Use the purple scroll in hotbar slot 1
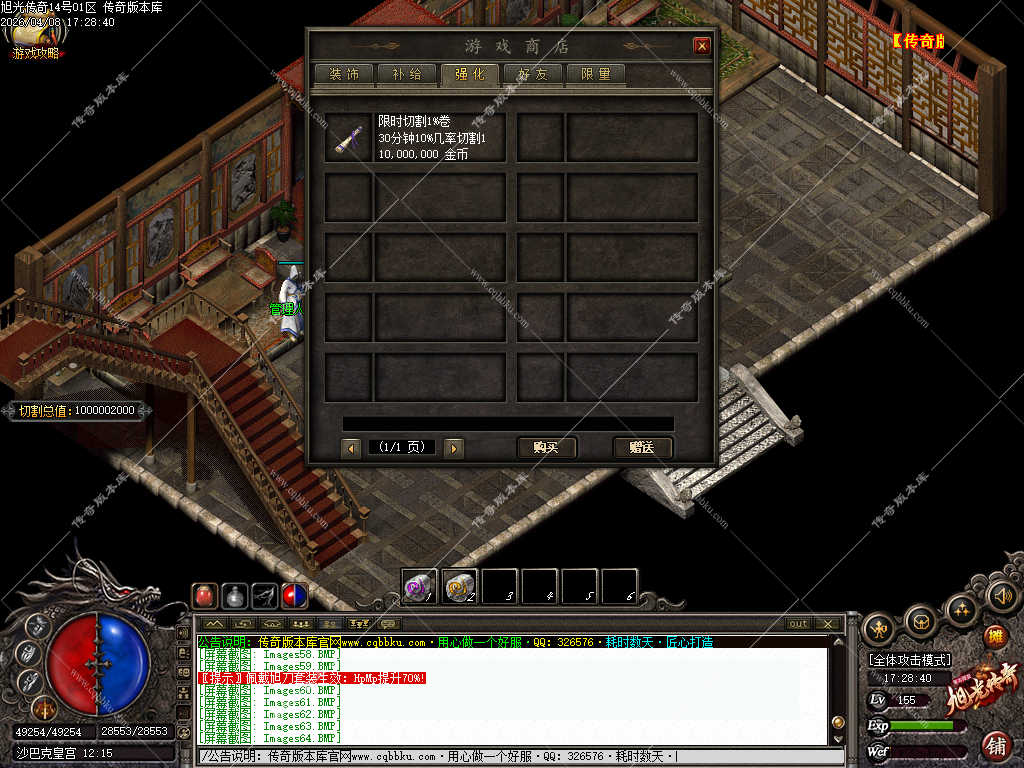Image resolution: width=1024 pixels, height=768 pixels. pos(419,586)
